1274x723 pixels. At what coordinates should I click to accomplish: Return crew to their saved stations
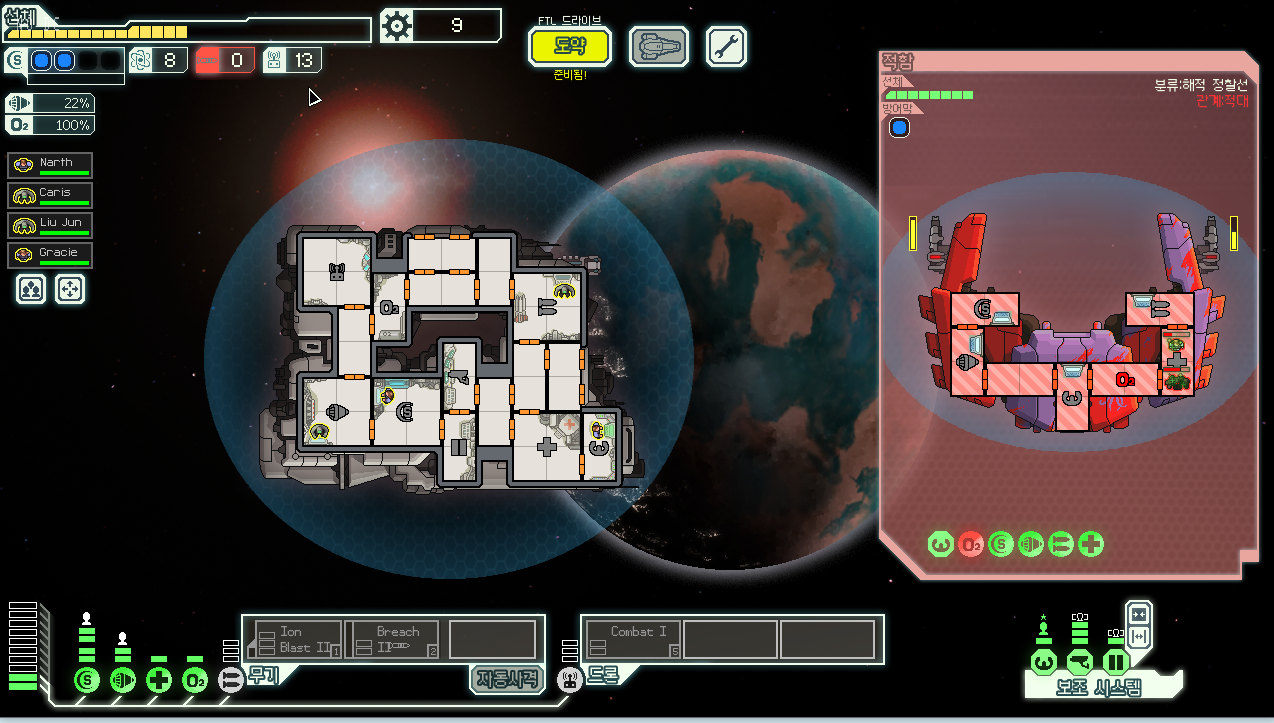pyautogui.click(x=70, y=289)
